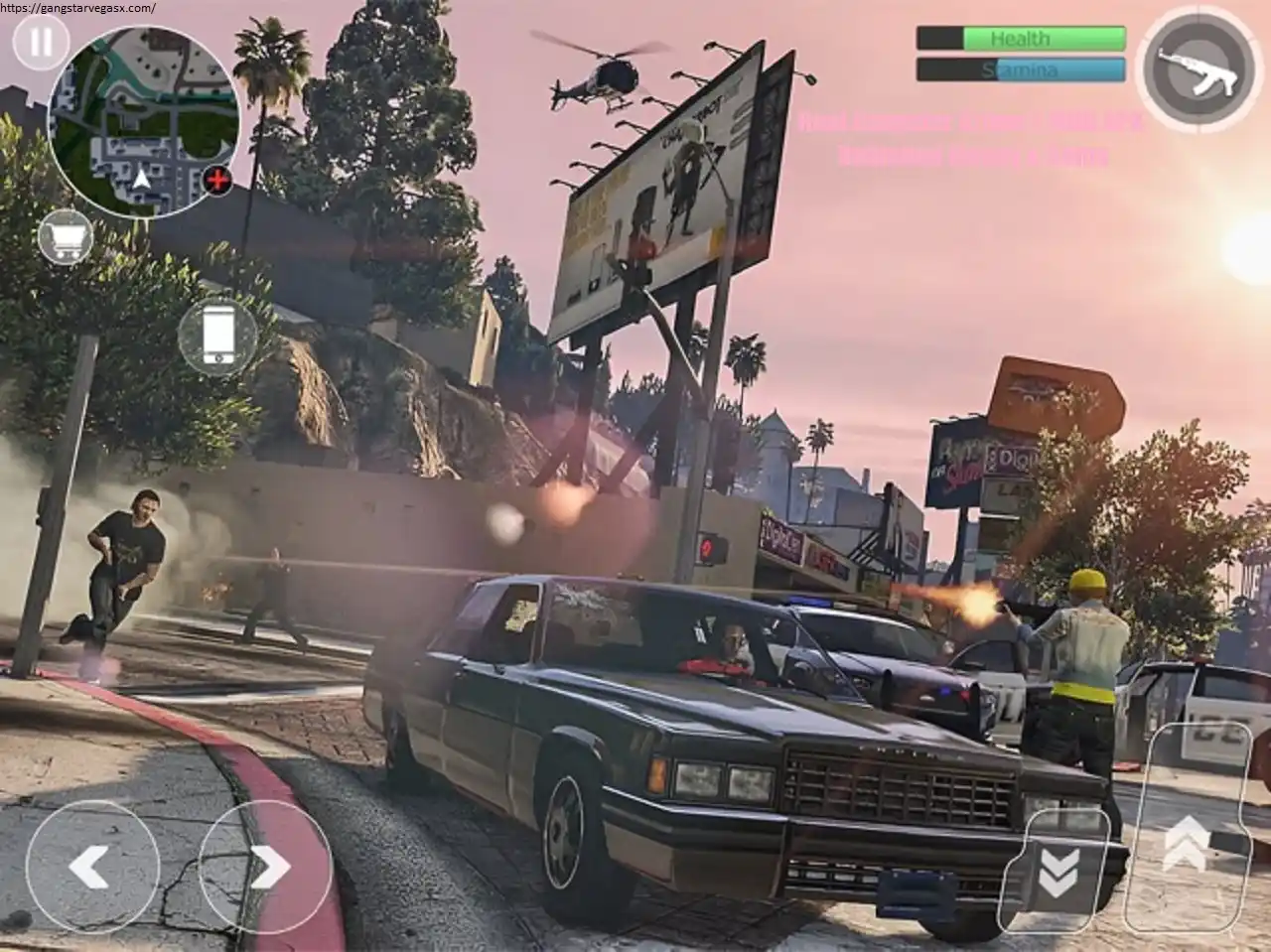The width and height of the screenshot is (1271, 952).
Task: Steer right using the right arrow control
Action: pyautogui.click(x=266, y=867)
